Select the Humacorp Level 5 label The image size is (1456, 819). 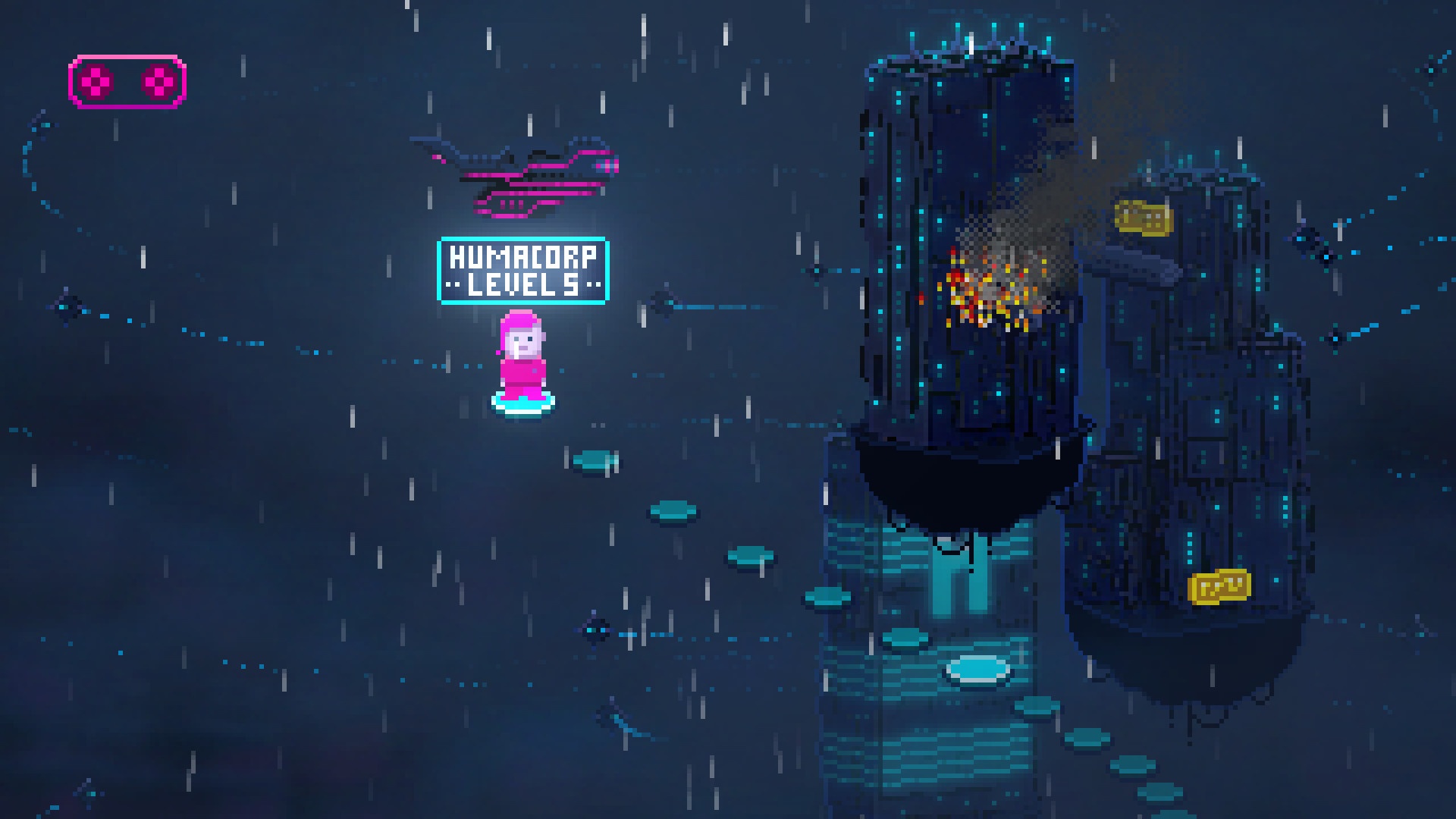tap(523, 271)
